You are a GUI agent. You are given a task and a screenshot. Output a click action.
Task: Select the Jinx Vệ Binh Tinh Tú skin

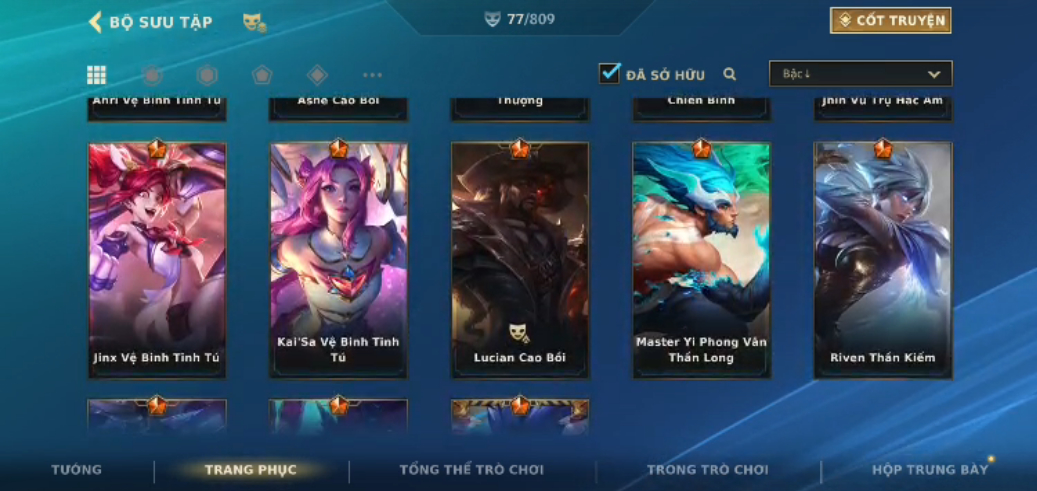click(x=157, y=260)
